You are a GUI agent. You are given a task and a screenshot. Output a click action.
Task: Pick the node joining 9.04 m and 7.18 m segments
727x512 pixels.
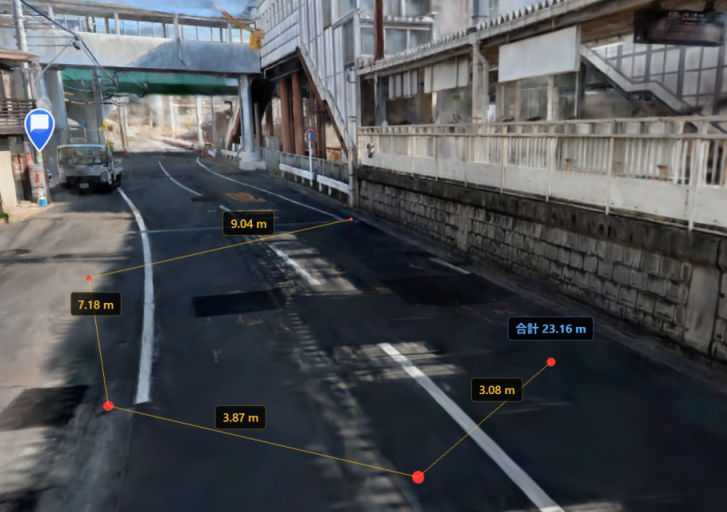point(89,277)
